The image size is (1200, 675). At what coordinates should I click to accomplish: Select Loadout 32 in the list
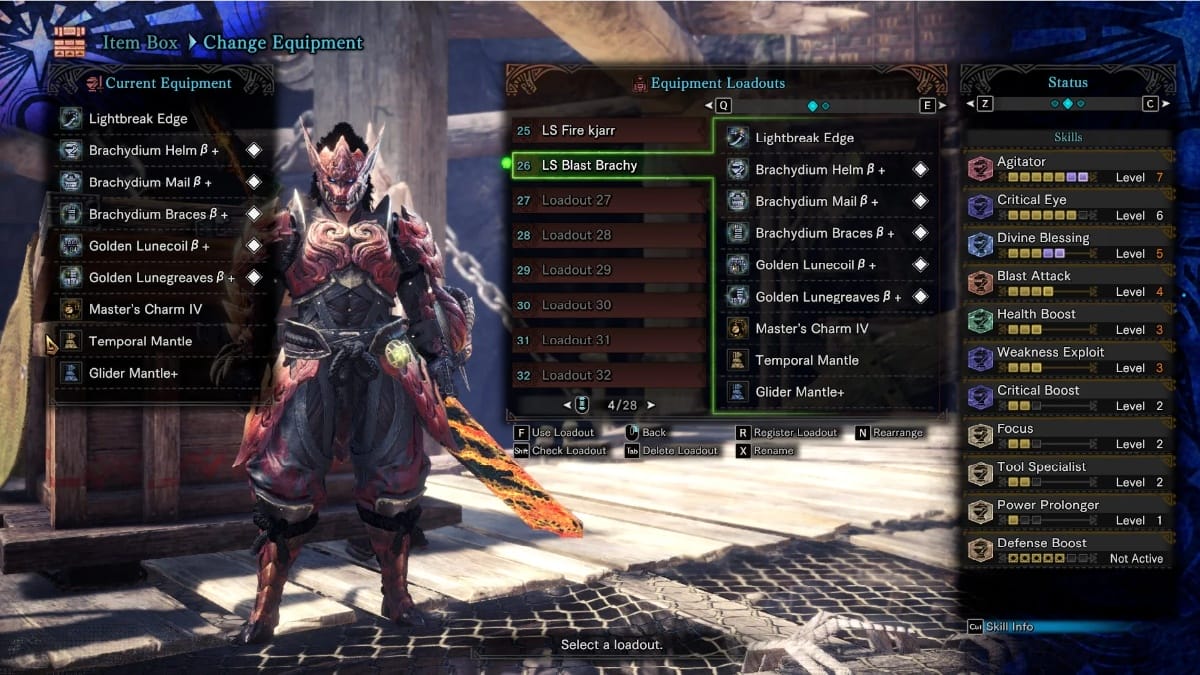608,375
